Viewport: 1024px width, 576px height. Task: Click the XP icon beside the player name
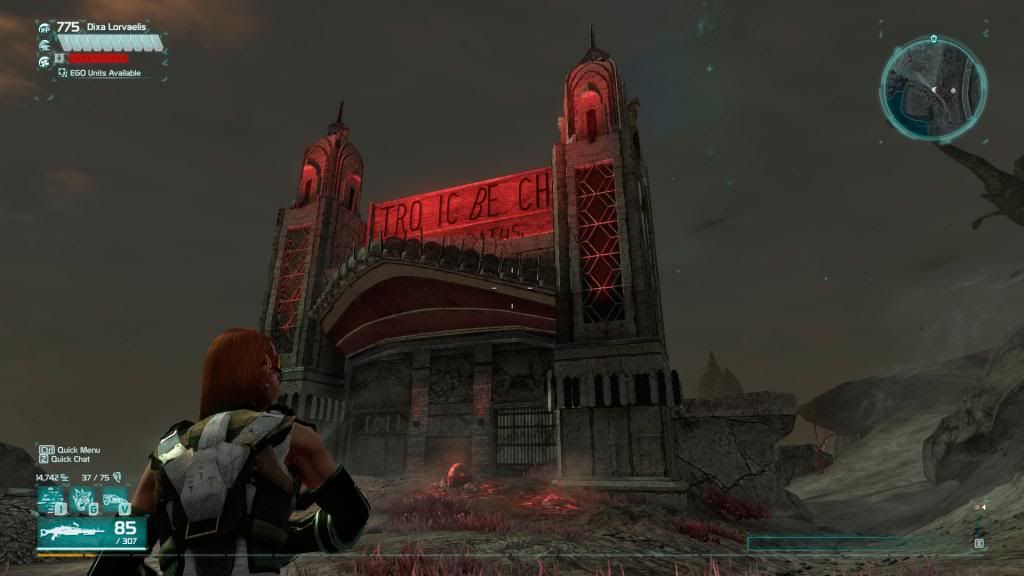point(44,28)
